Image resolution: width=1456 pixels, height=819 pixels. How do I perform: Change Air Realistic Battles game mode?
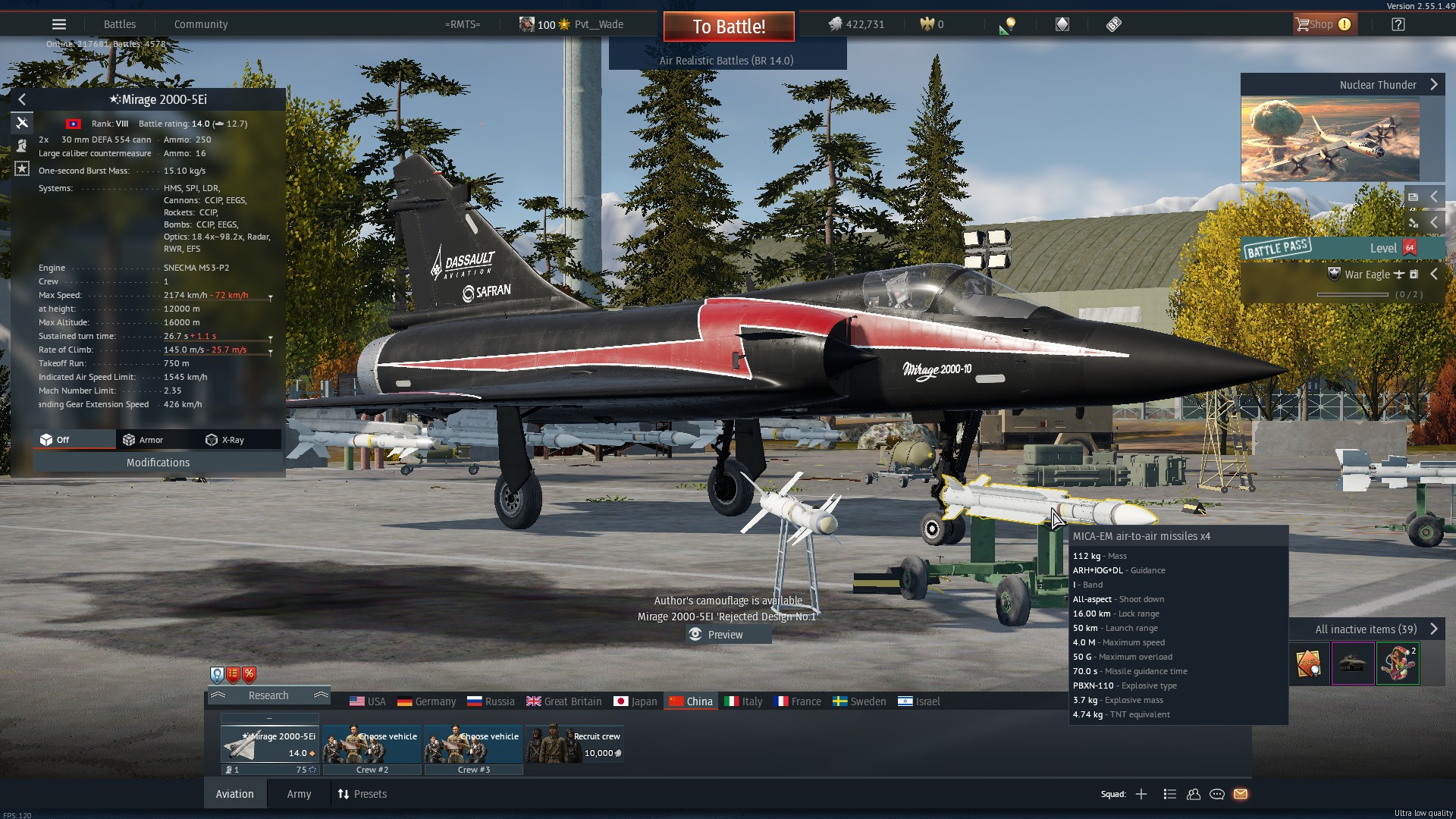(x=726, y=61)
